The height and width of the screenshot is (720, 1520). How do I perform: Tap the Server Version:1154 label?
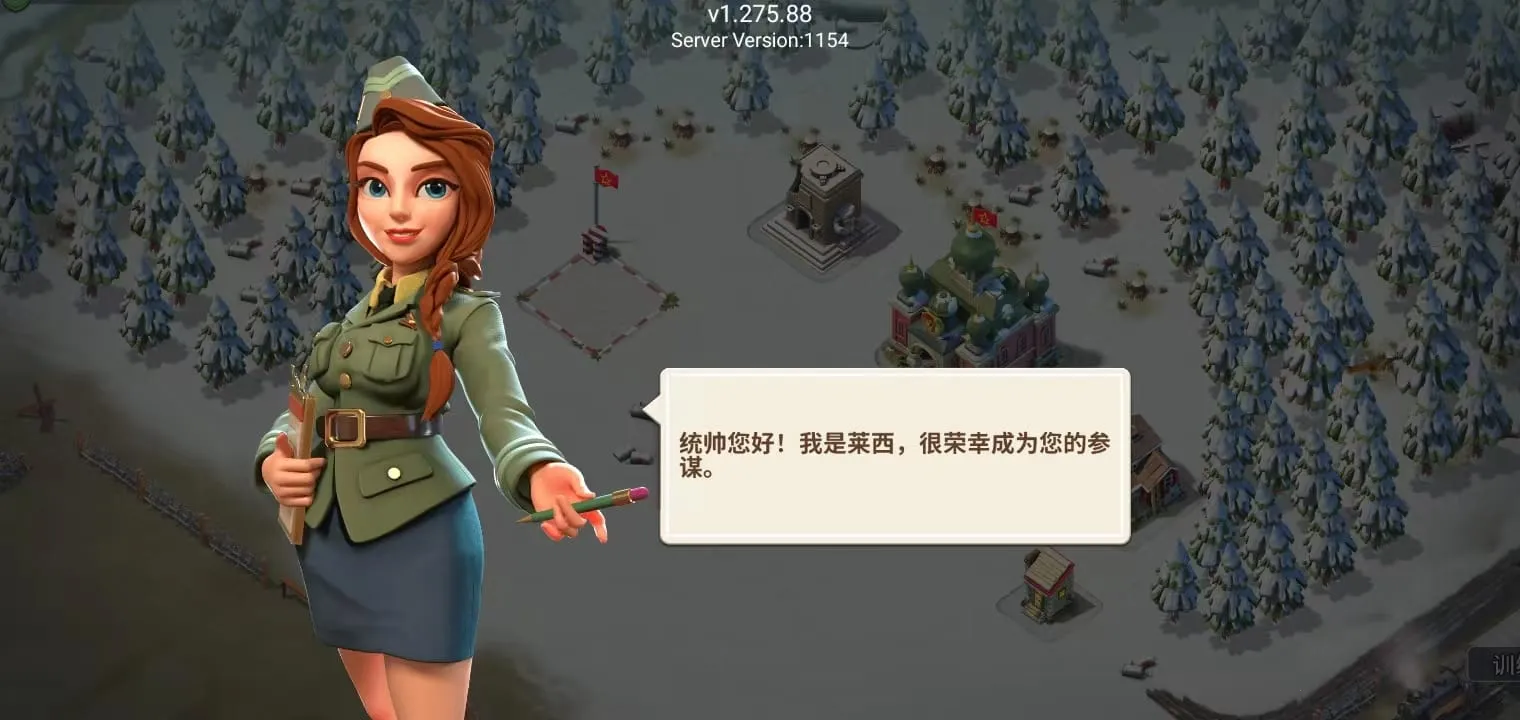coord(760,41)
